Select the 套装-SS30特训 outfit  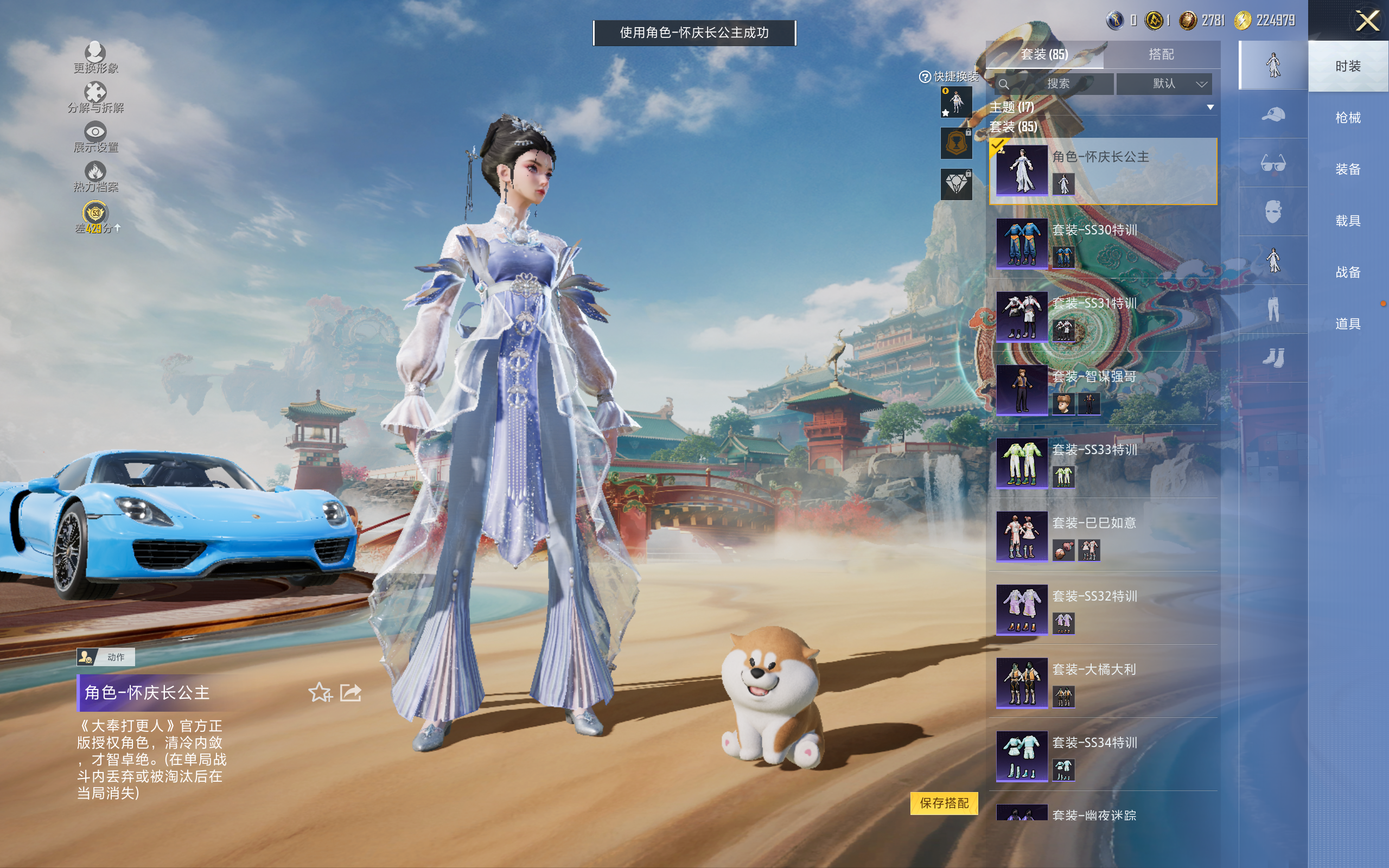click(x=1102, y=244)
